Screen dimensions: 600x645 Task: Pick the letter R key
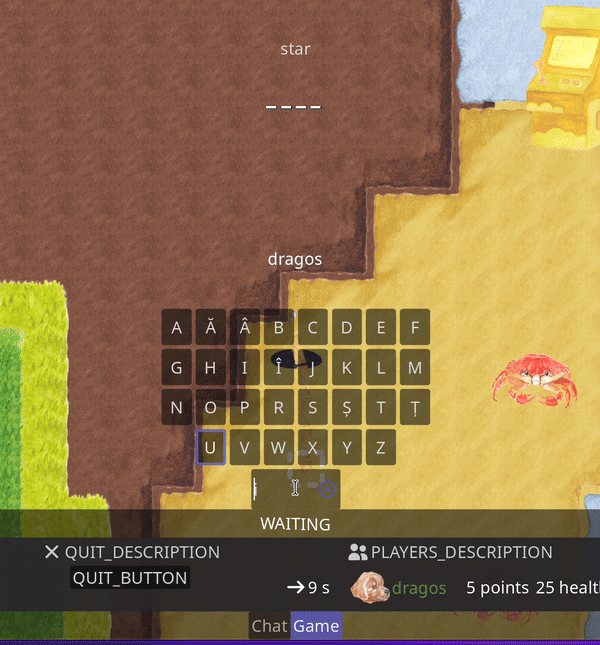(279, 407)
